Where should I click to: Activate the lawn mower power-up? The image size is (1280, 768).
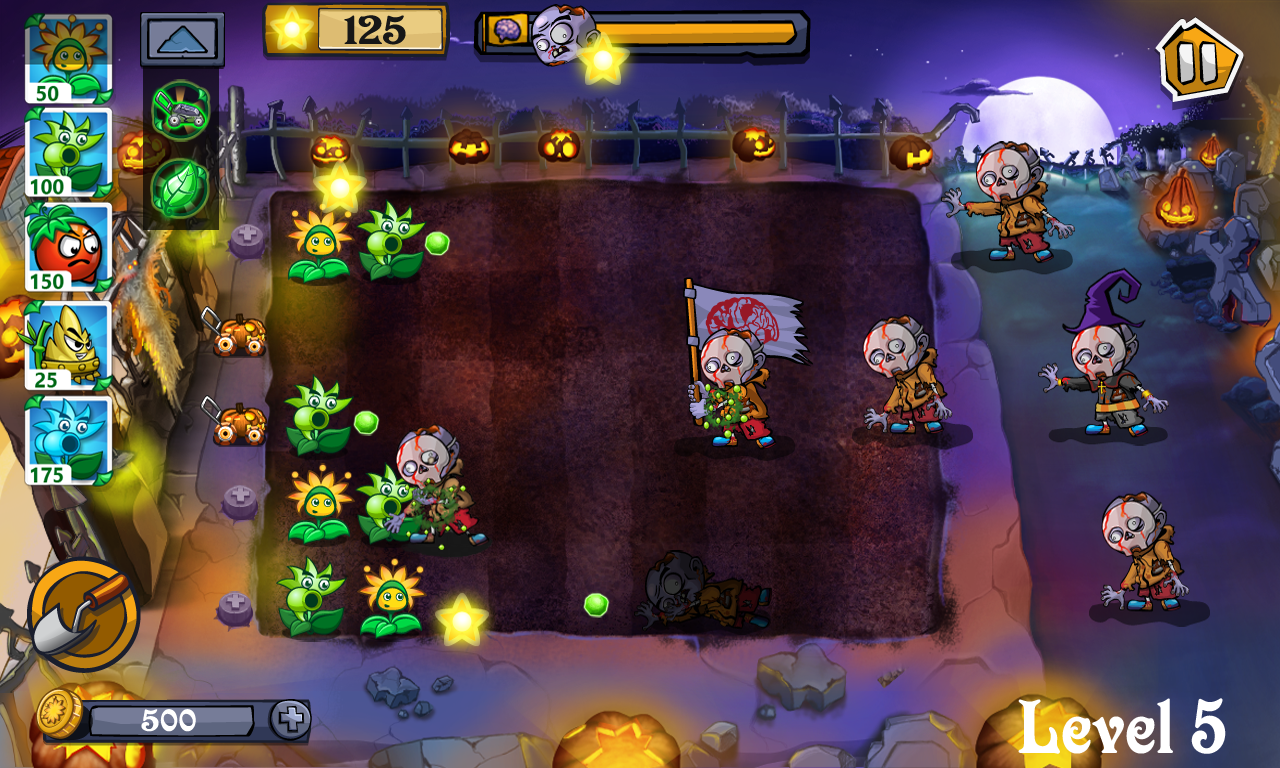pyautogui.click(x=181, y=108)
